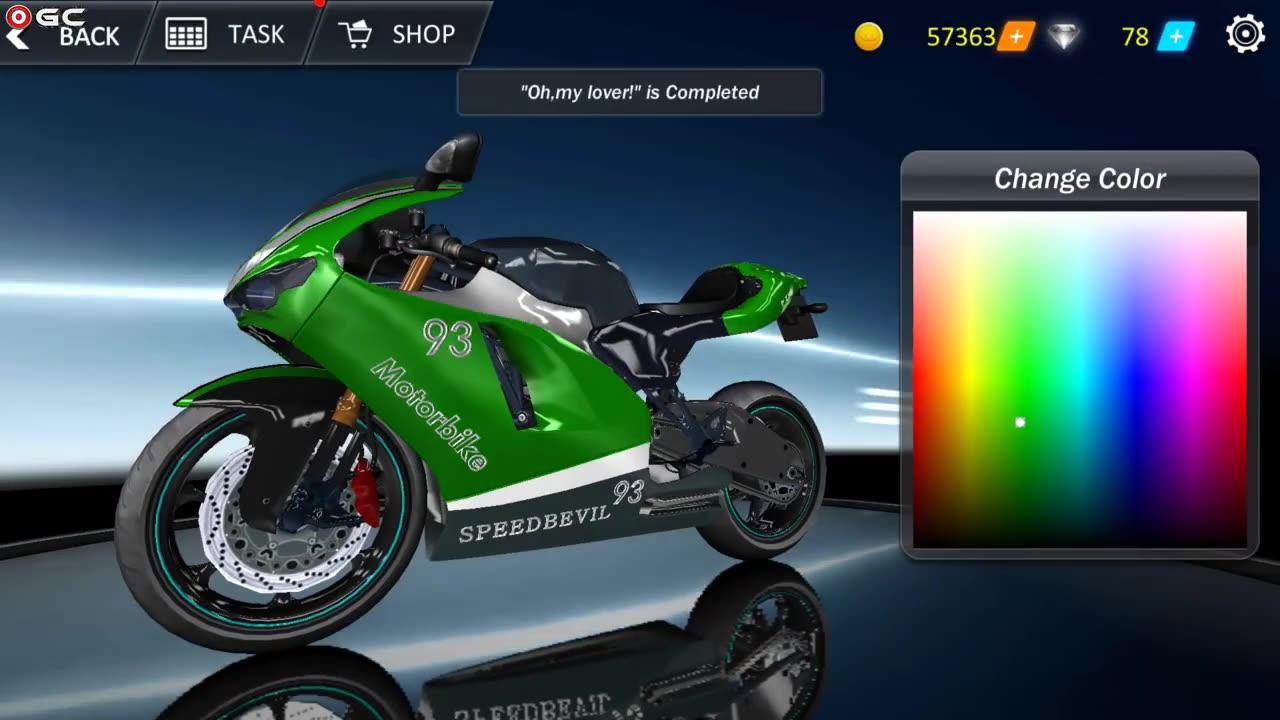
Task: Switch to the TASK screen
Action: tap(257, 34)
